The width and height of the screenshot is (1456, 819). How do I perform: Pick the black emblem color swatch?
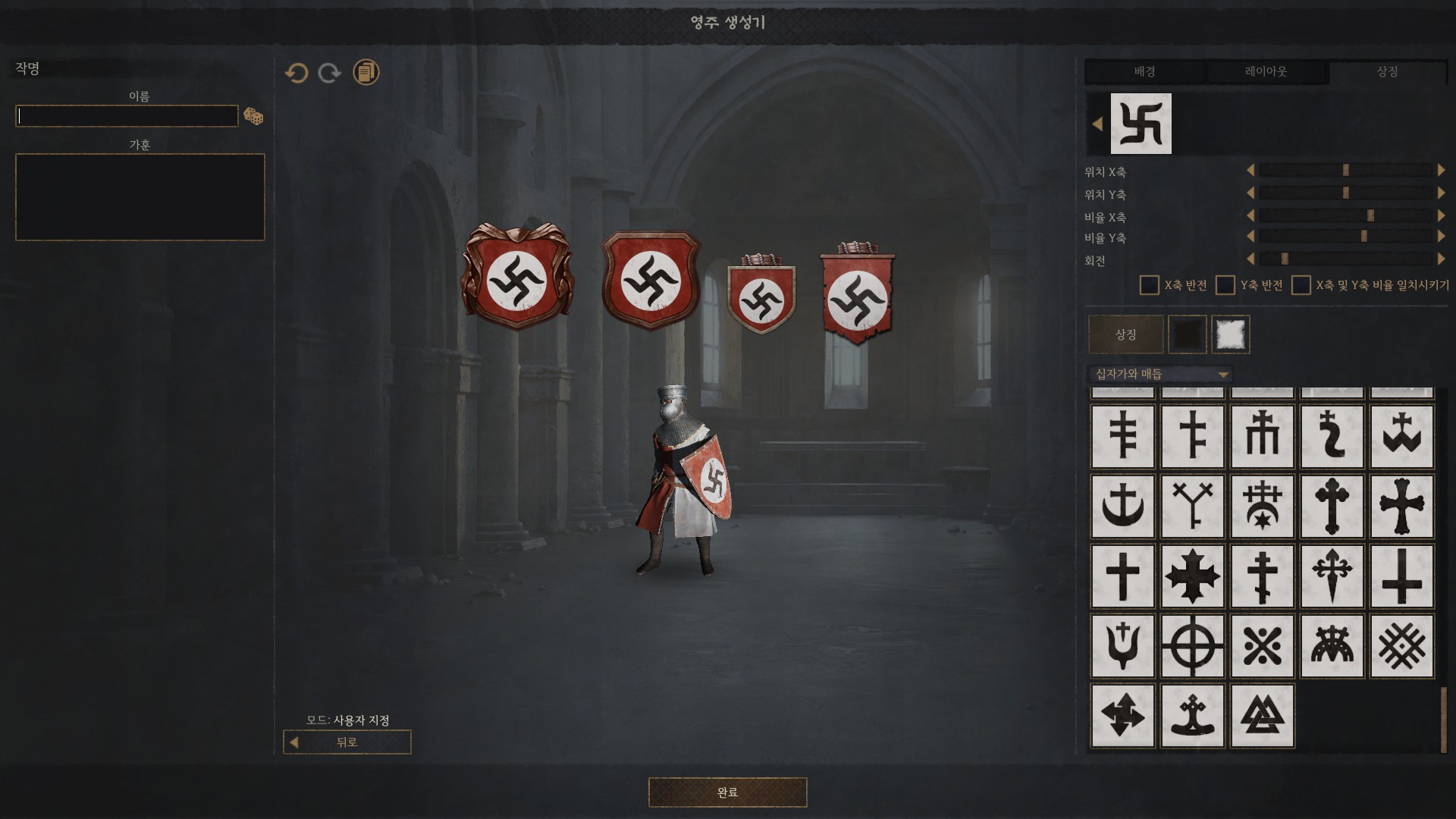pyautogui.click(x=1188, y=334)
